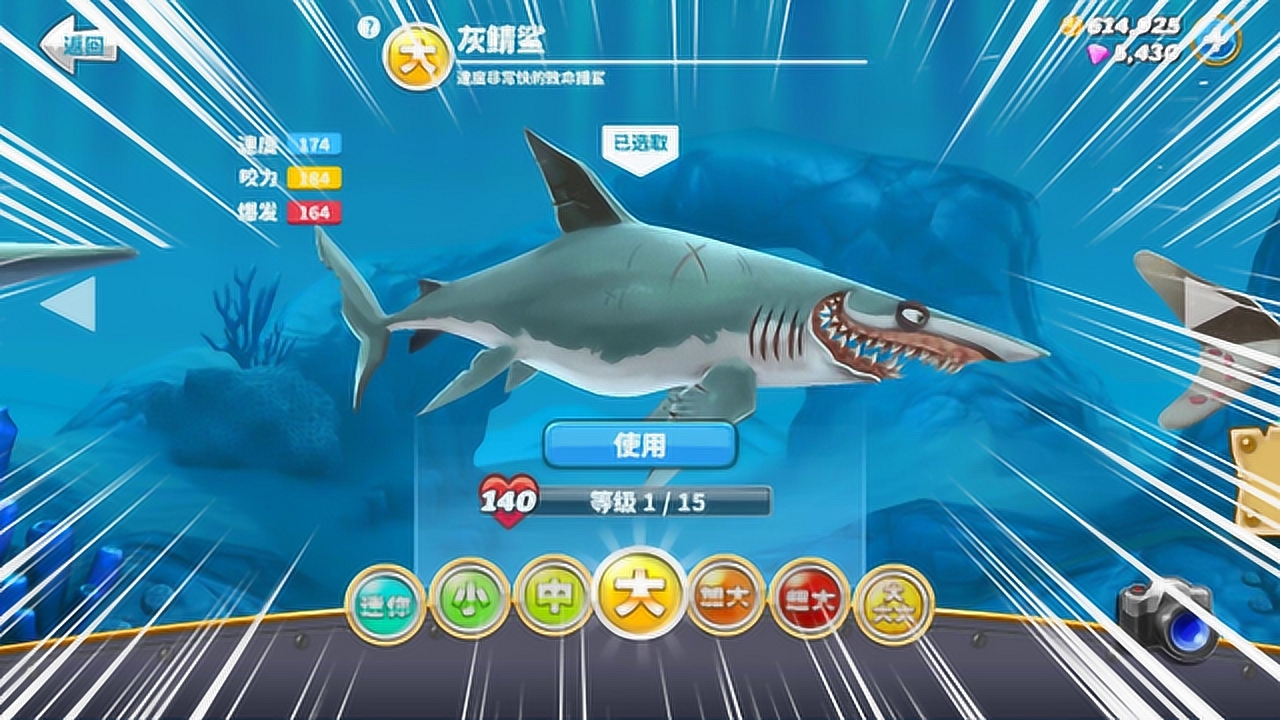Image resolution: width=1280 pixels, height=720 pixels.
Task: Open the blue plus currency purchase button
Action: [x=1216, y=40]
